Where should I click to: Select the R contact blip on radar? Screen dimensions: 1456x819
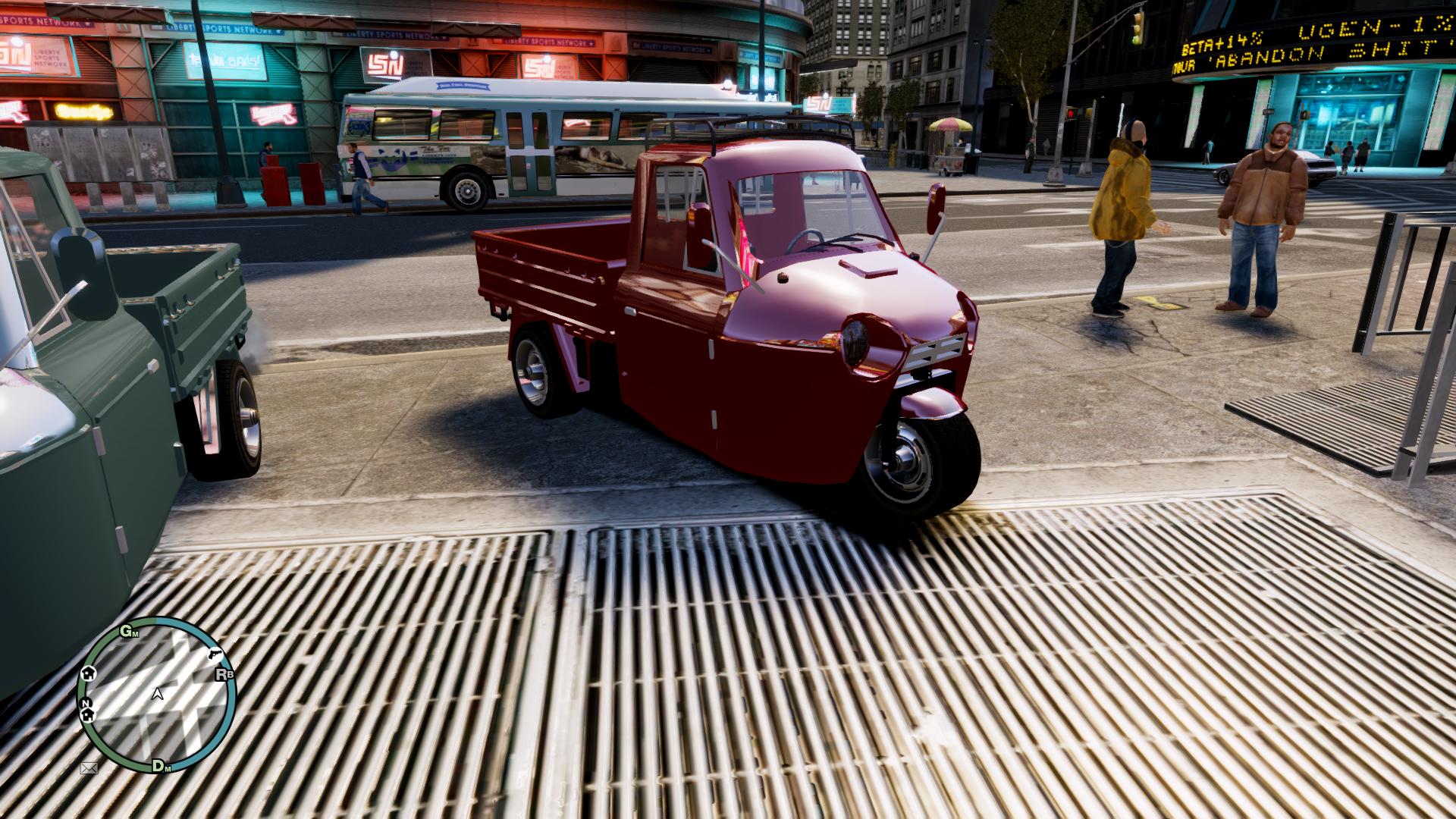tap(224, 673)
